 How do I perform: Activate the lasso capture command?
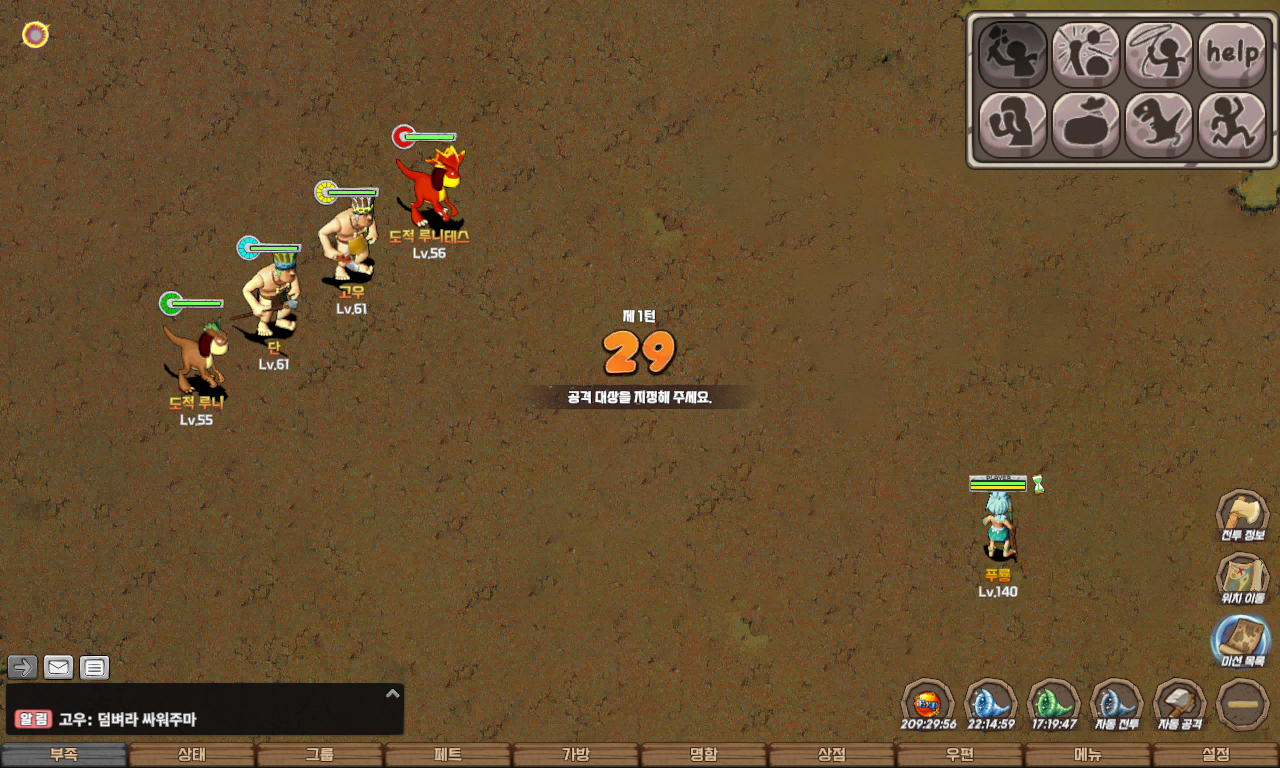pos(1159,54)
